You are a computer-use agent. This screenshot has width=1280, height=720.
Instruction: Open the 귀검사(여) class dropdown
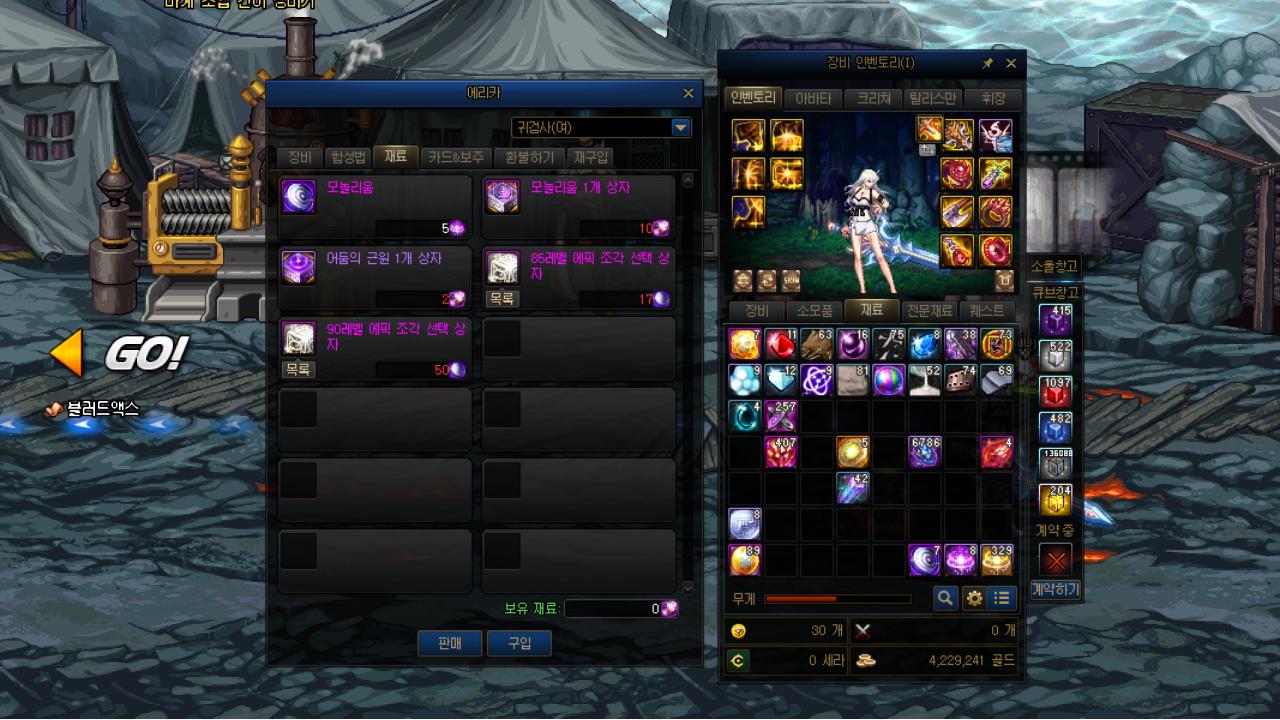point(680,127)
